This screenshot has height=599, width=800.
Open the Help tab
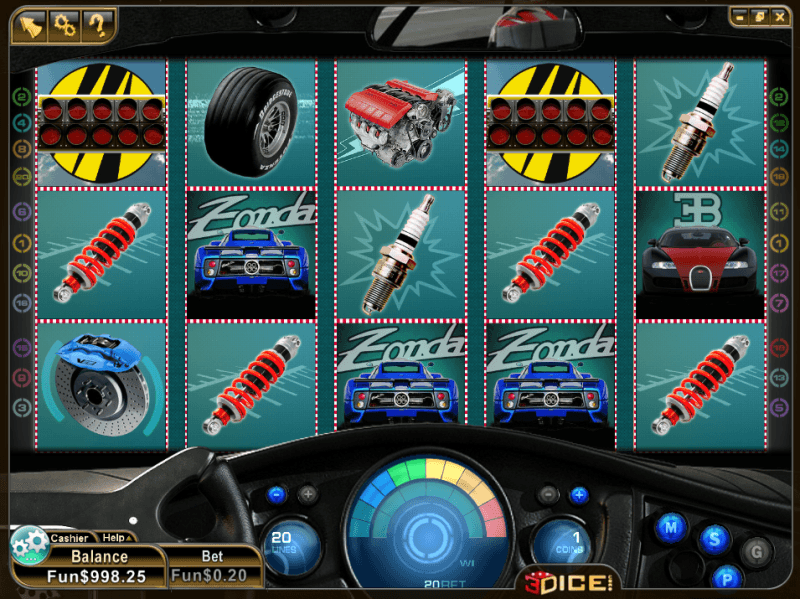point(113,538)
